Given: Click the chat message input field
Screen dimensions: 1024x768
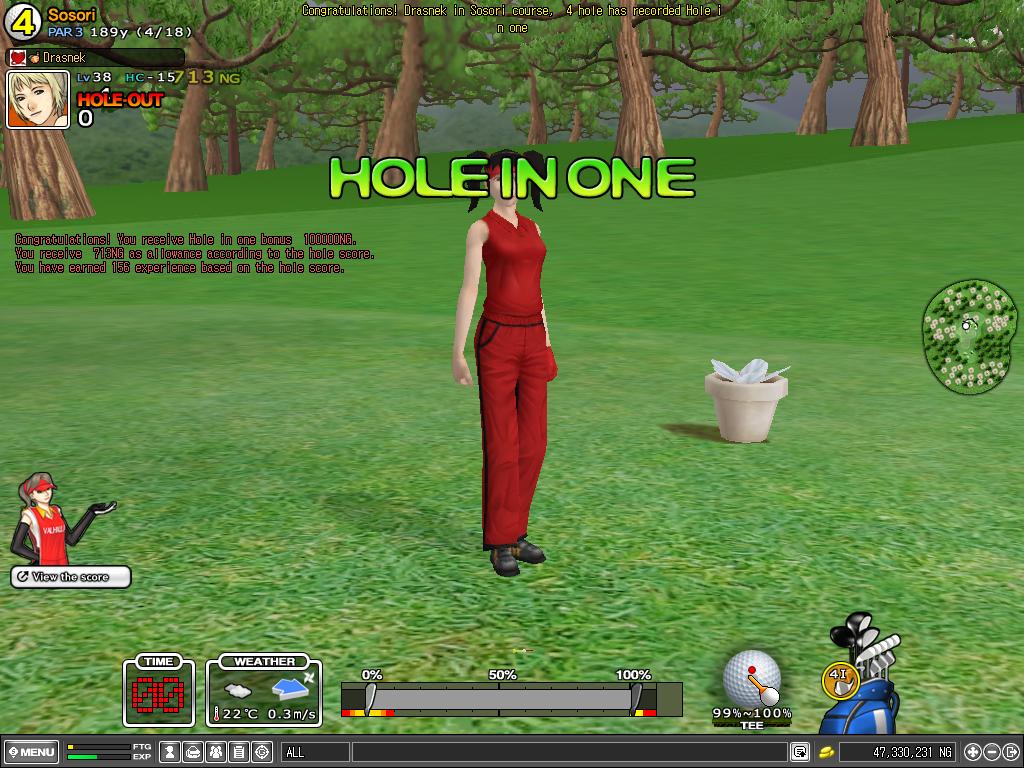Looking at the screenshot, I should 570,752.
